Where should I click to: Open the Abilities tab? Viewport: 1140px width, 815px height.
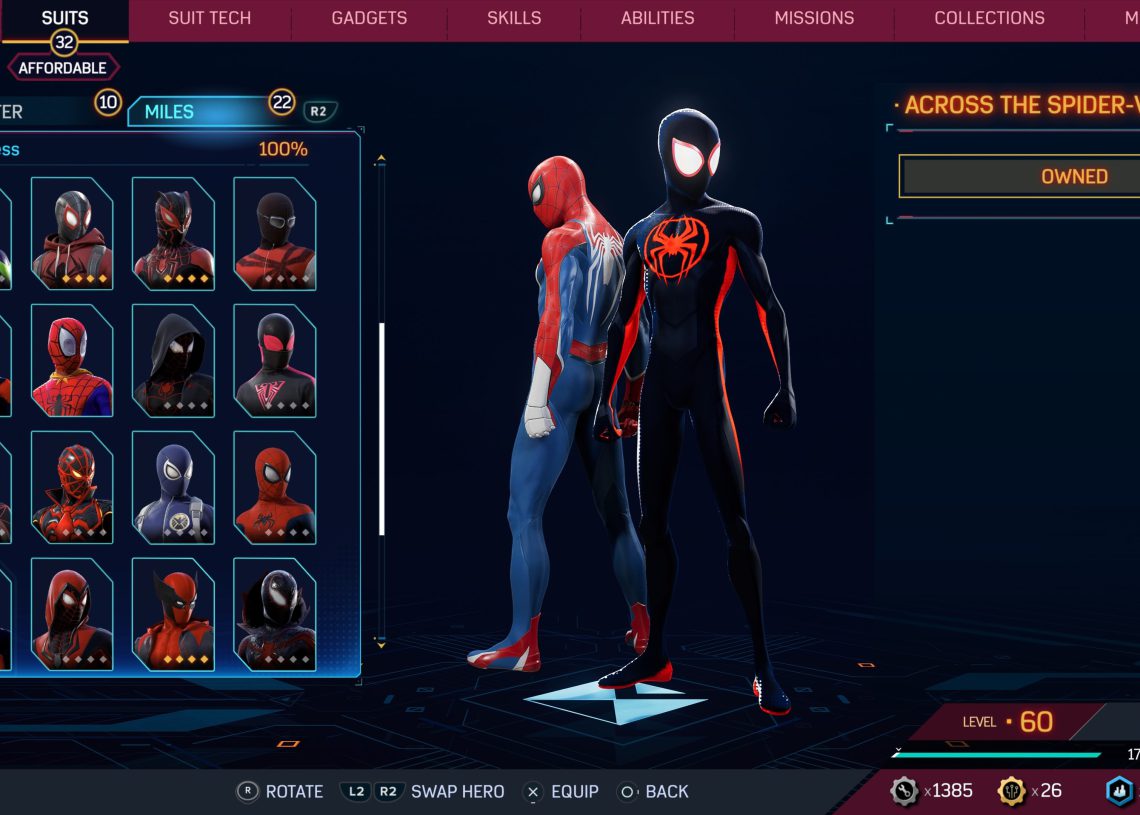[x=658, y=18]
